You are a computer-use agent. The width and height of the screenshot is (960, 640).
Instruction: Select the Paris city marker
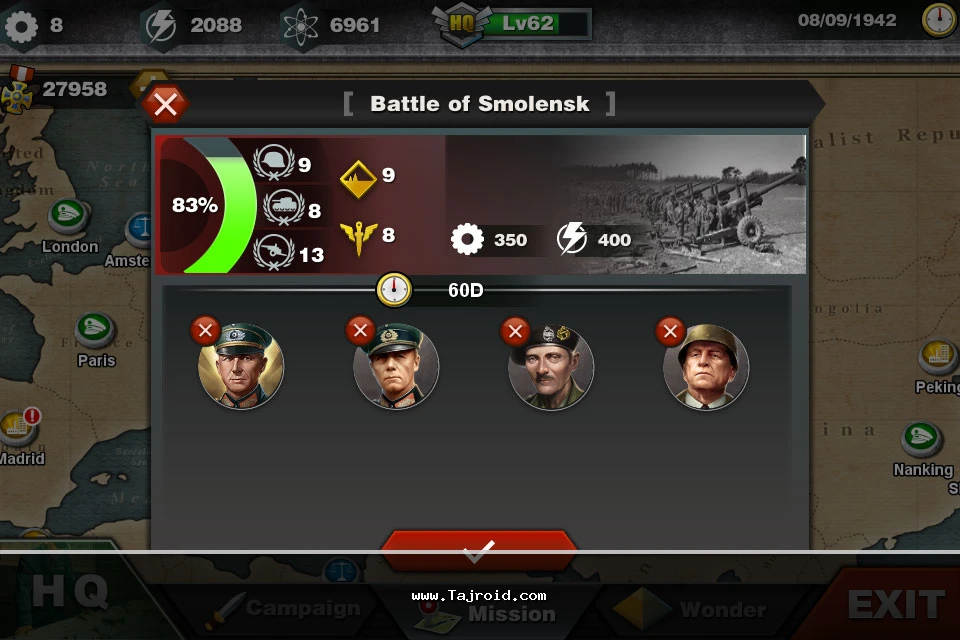click(97, 331)
